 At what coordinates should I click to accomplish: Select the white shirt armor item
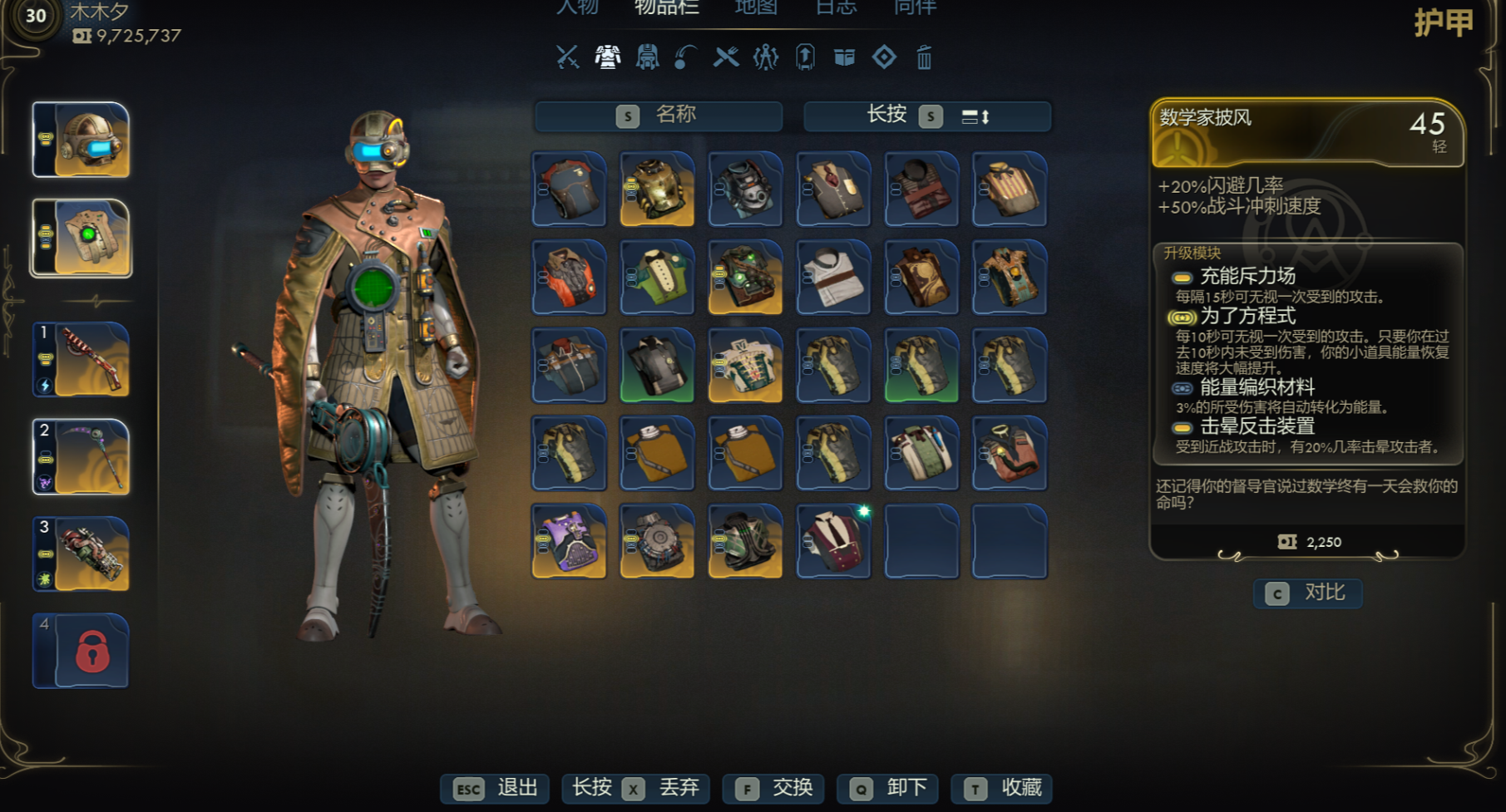point(833,277)
